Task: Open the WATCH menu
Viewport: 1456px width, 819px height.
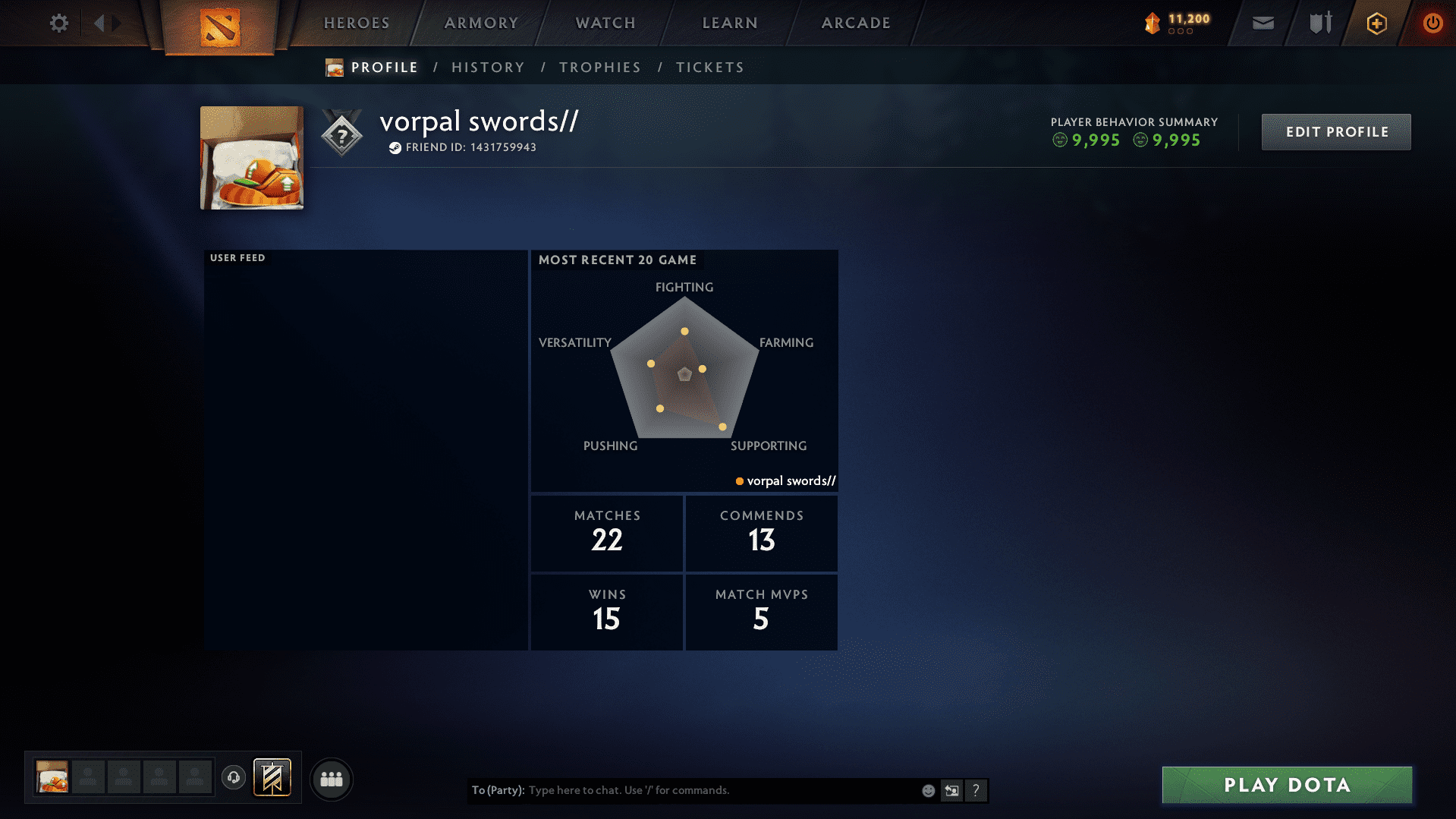Action: click(x=605, y=23)
